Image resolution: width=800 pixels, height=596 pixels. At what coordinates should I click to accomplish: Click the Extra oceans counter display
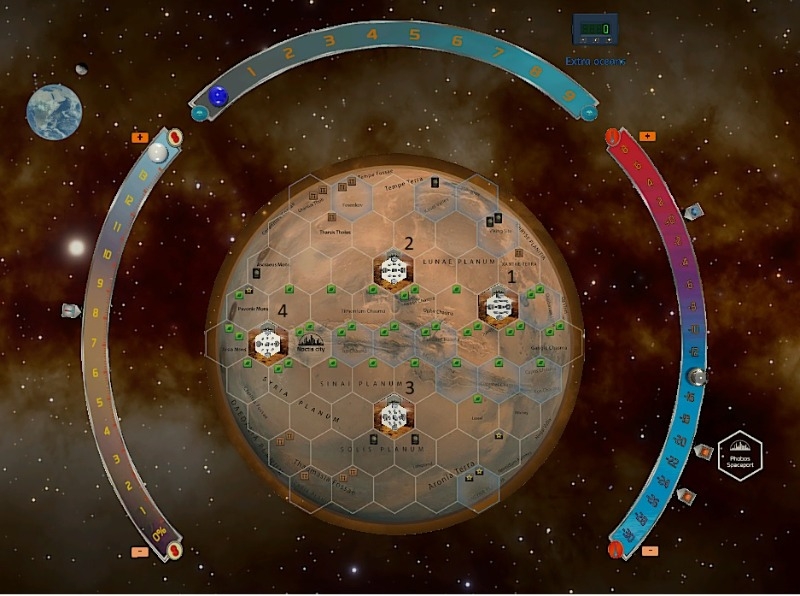(x=593, y=28)
